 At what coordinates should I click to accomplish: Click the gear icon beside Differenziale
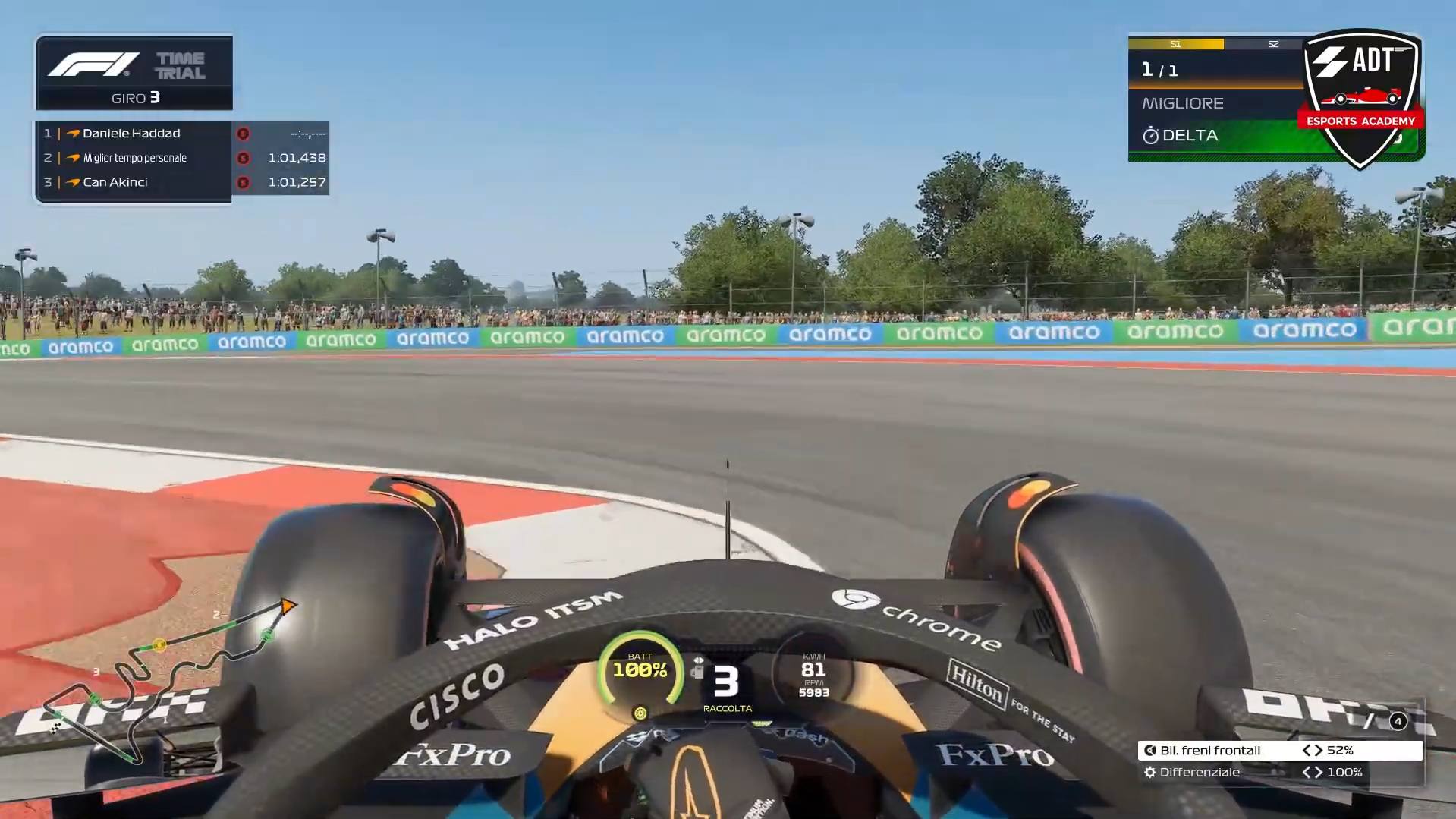tap(1149, 772)
